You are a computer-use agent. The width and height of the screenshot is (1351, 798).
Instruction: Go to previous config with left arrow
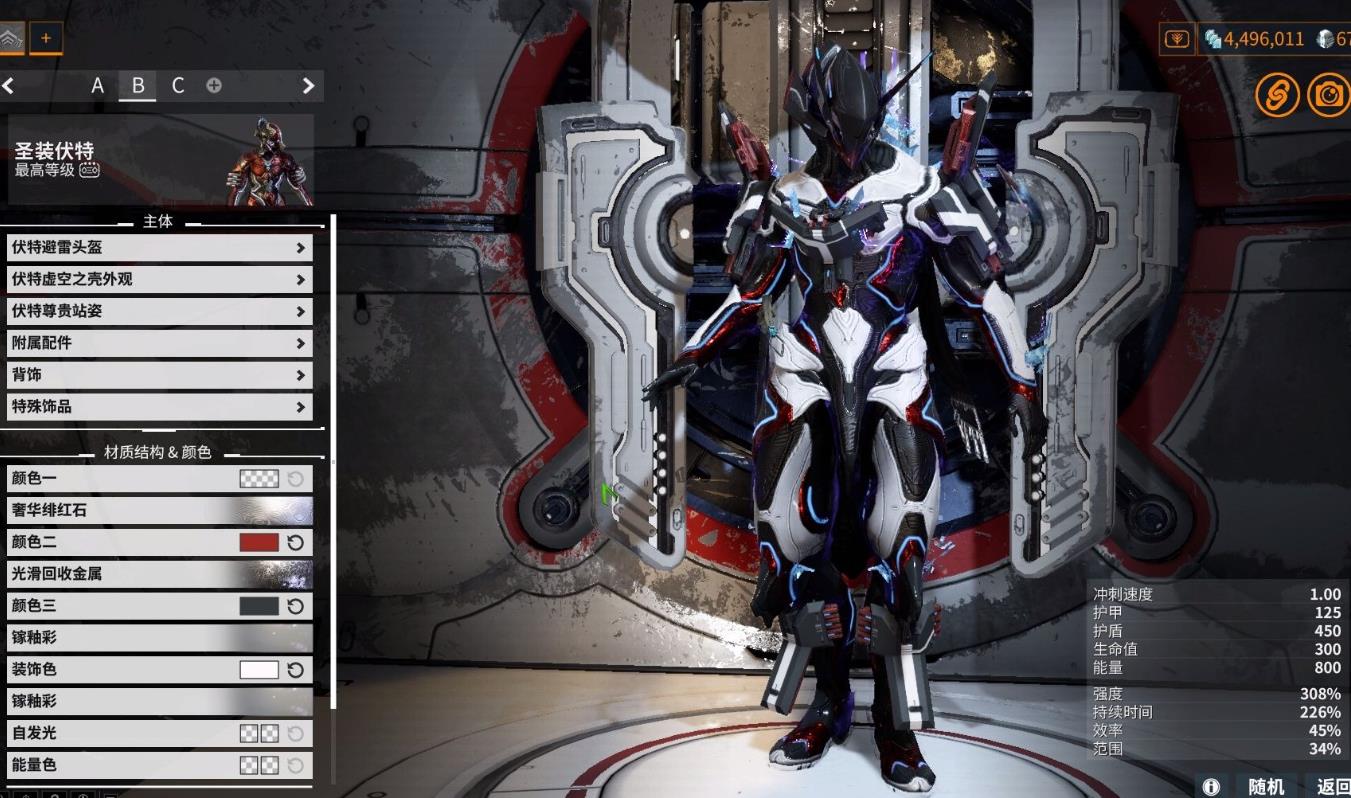(x=8, y=86)
